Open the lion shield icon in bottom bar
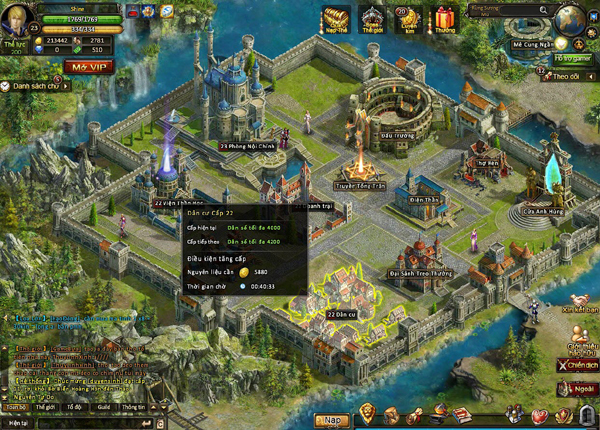The height and width of the screenshot is (430, 600). [367, 413]
